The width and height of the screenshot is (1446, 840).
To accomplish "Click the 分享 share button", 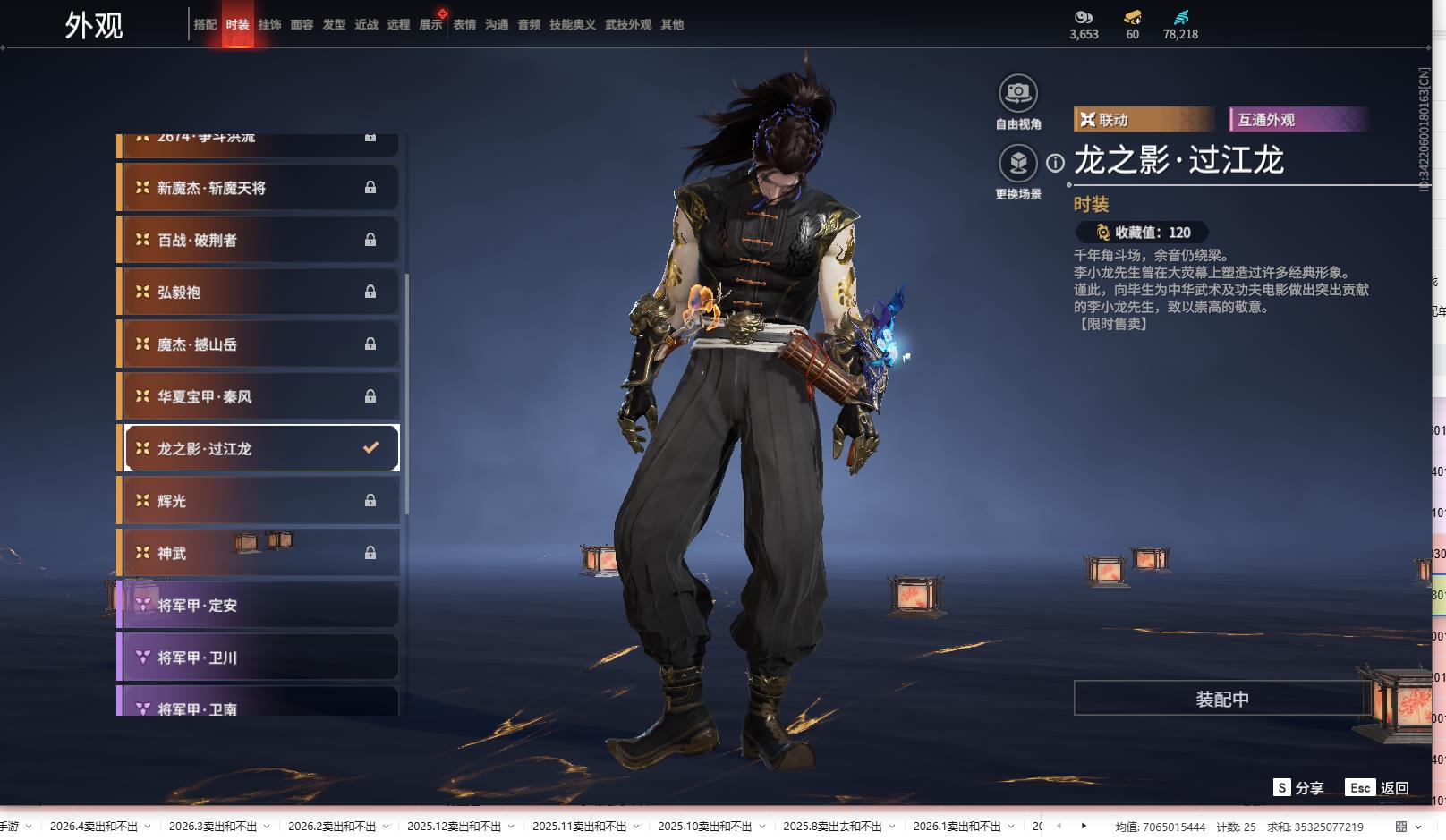I will (x=1298, y=788).
